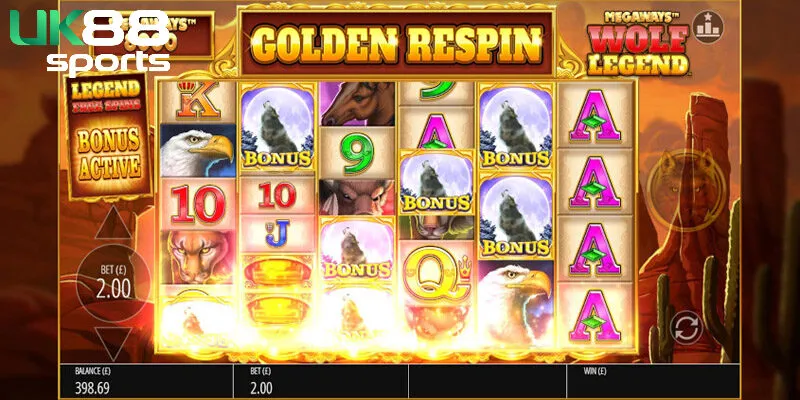Screen dimensions: 800x400
Task: Open the bet amount circle showing 2.00
Action: 112,283
